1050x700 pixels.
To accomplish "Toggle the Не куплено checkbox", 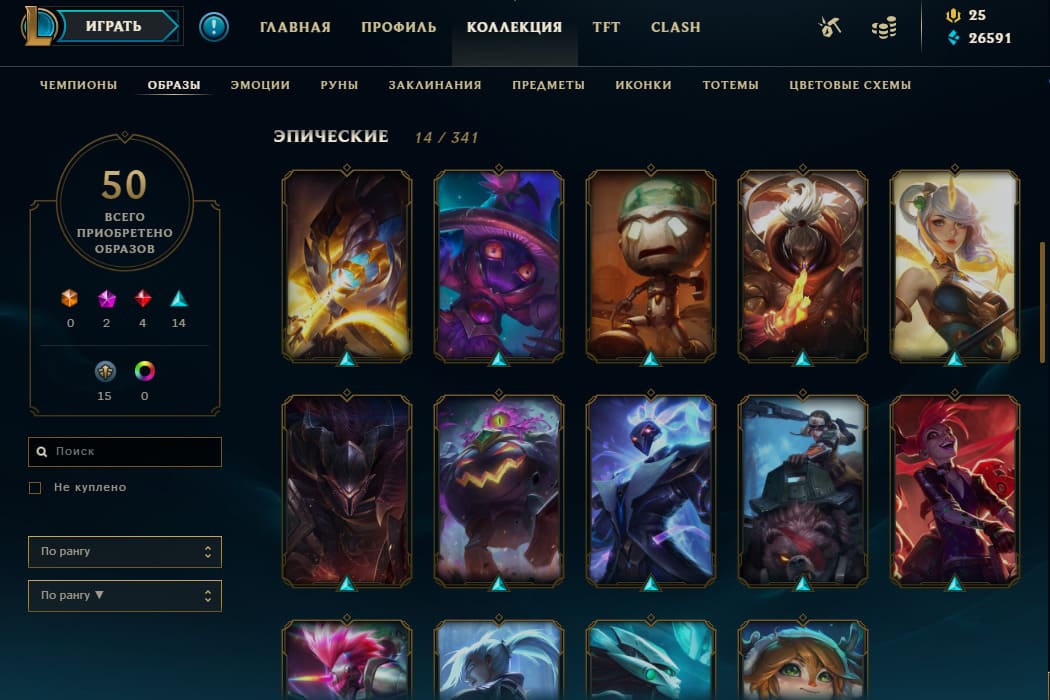I will pos(35,488).
